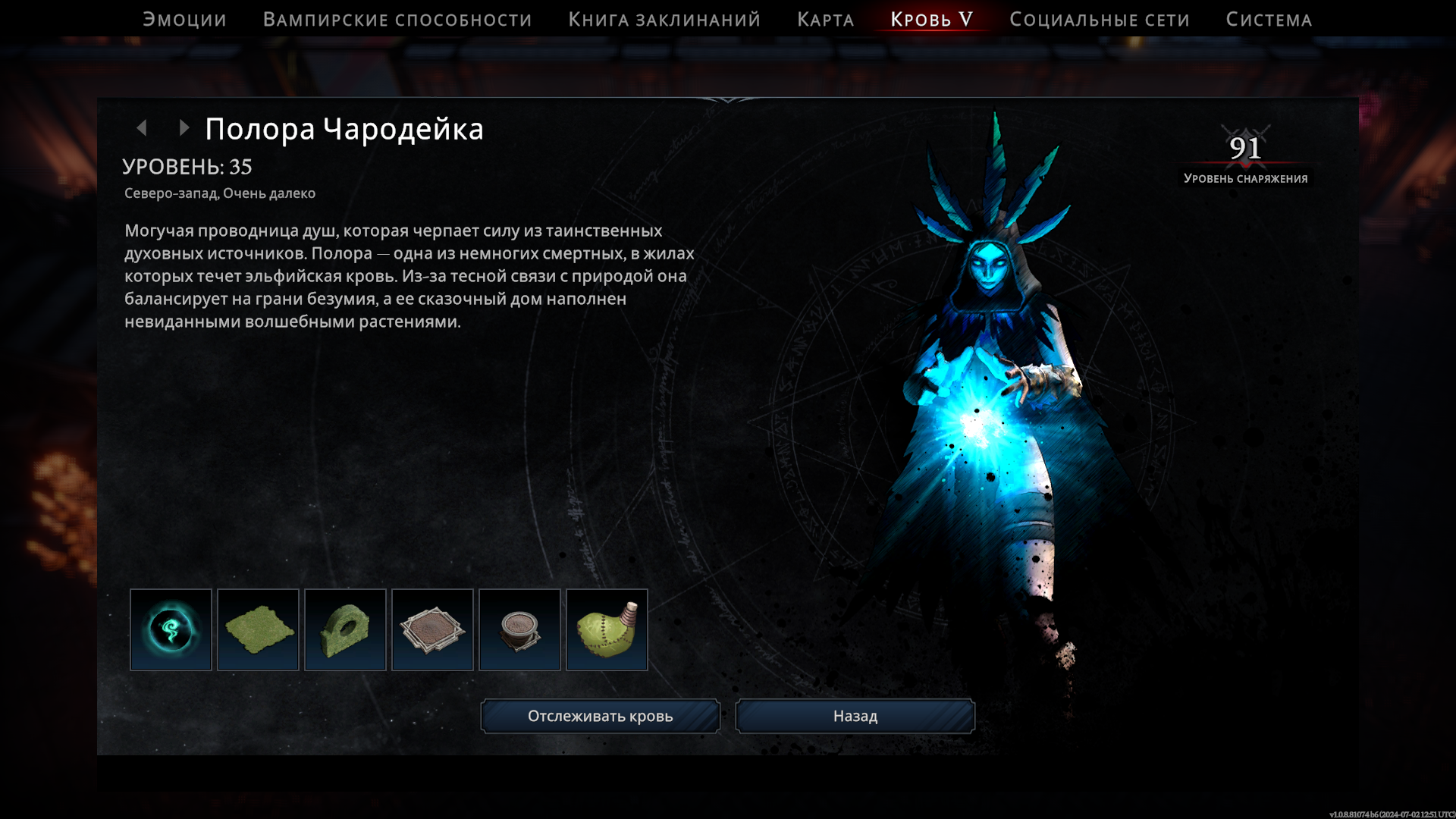
Task: Switch to the Карта tab
Action: pyautogui.click(x=825, y=20)
